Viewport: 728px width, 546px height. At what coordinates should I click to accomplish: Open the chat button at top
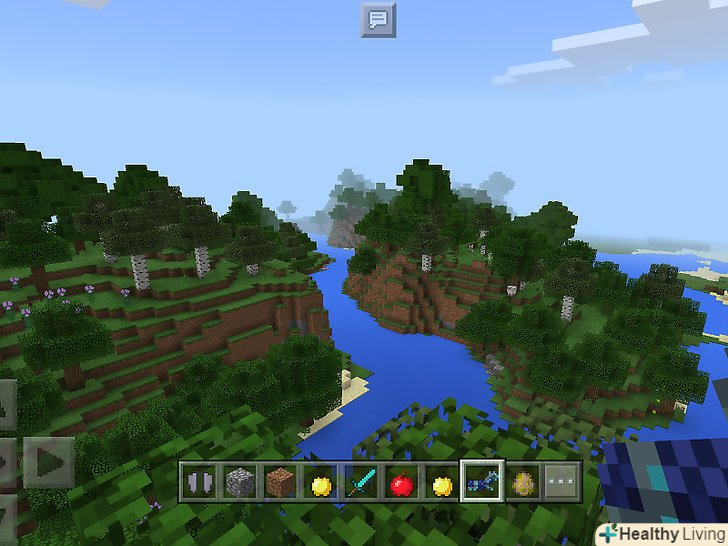378,20
